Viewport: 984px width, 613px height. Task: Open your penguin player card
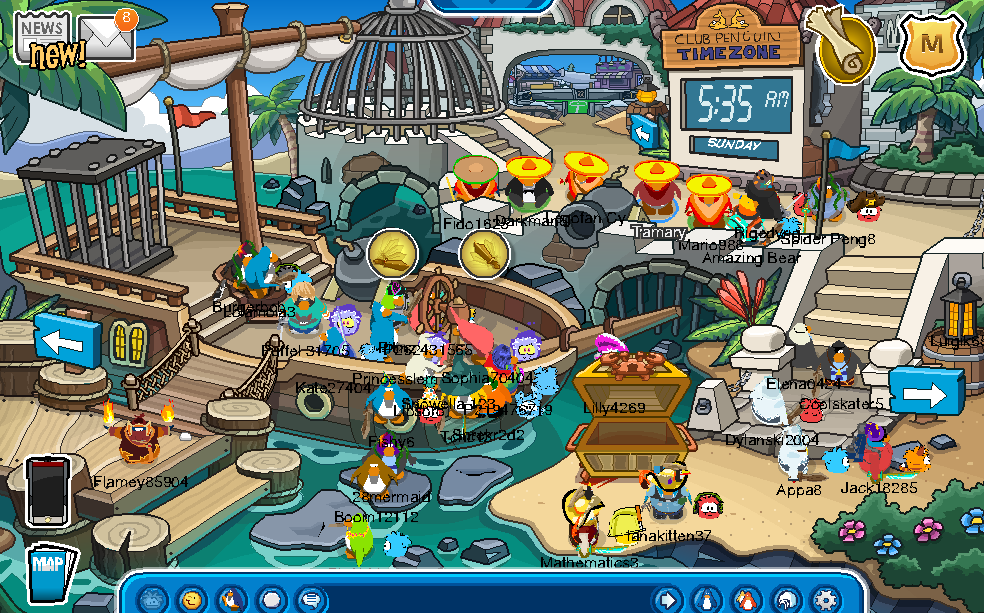click(x=705, y=599)
